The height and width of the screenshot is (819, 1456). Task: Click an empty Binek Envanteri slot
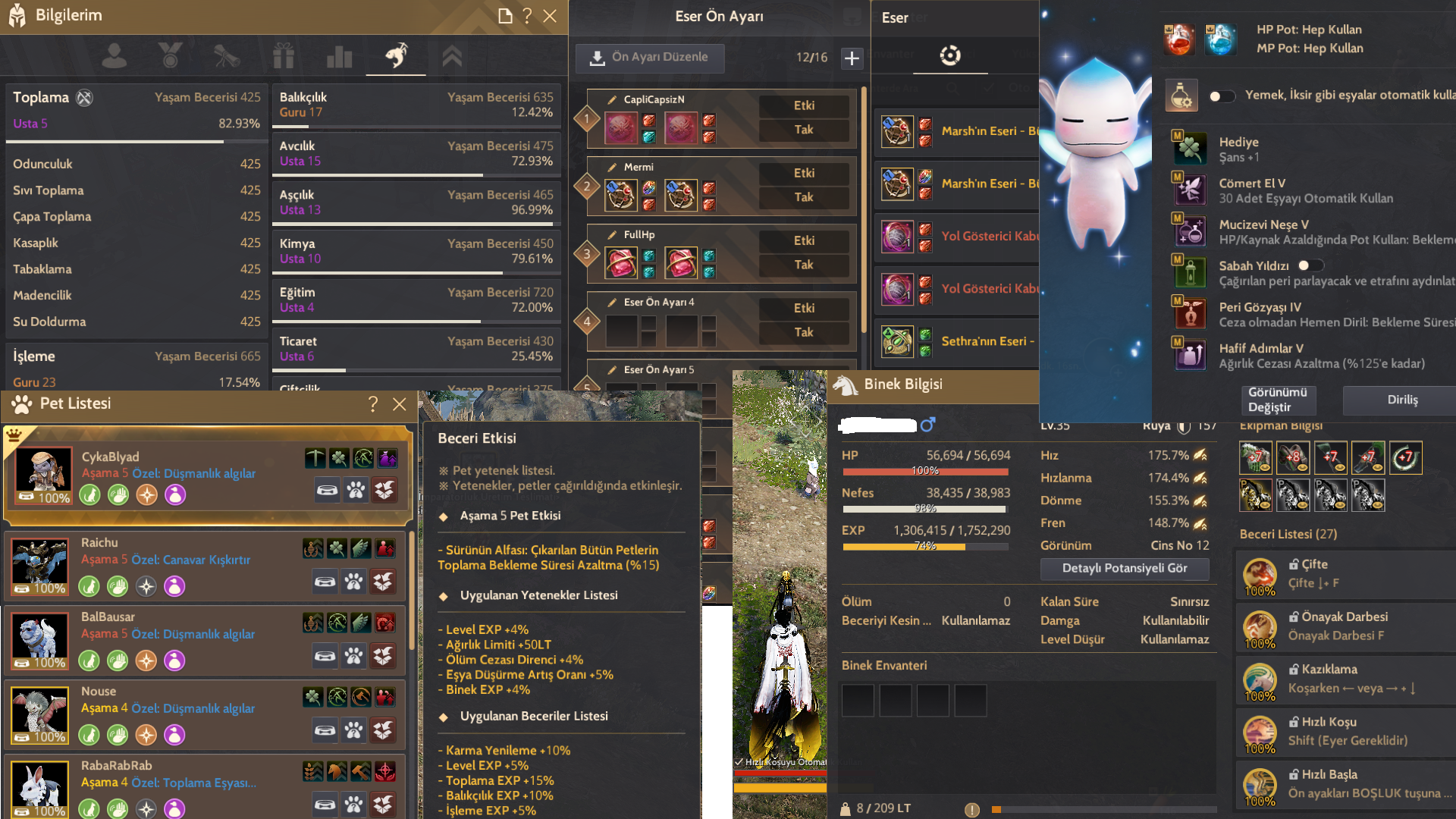[x=857, y=700]
